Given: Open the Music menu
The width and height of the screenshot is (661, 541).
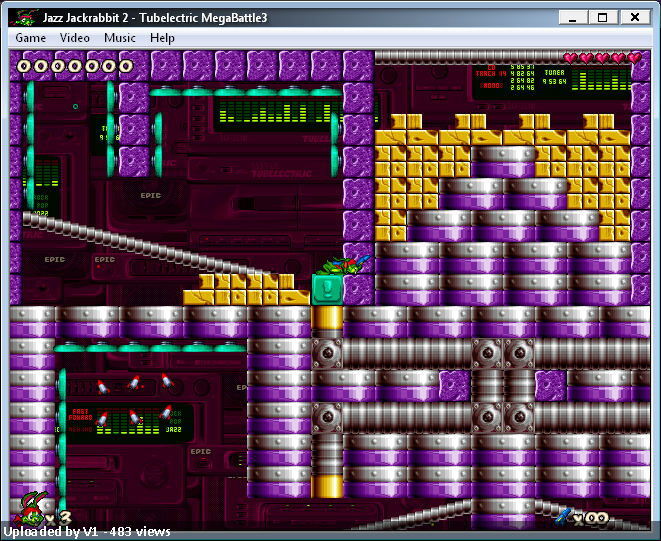Looking at the screenshot, I should click(x=120, y=38).
